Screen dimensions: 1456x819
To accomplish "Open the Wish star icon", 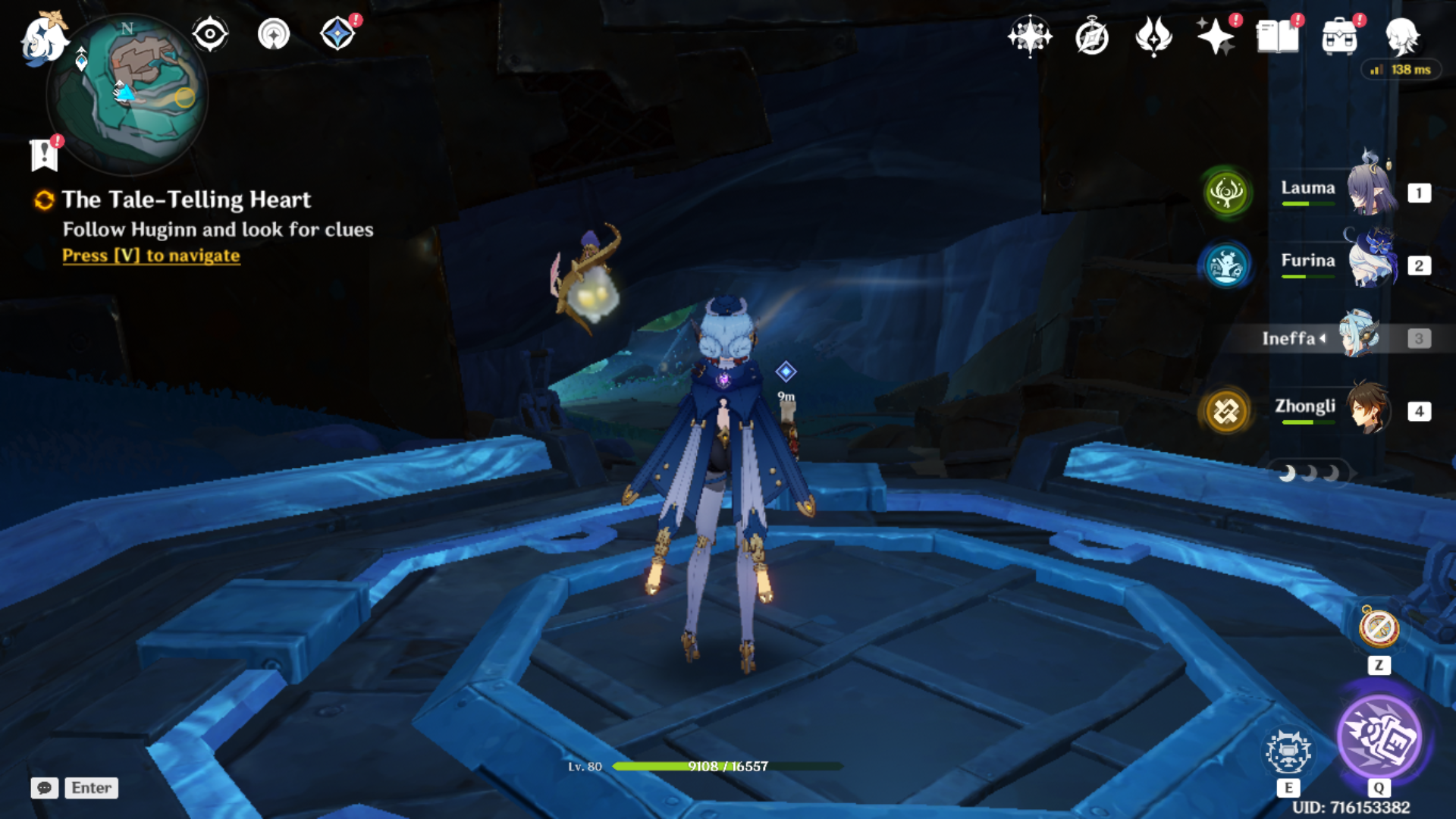I will pyautogui.click(x=1215, y=36).
